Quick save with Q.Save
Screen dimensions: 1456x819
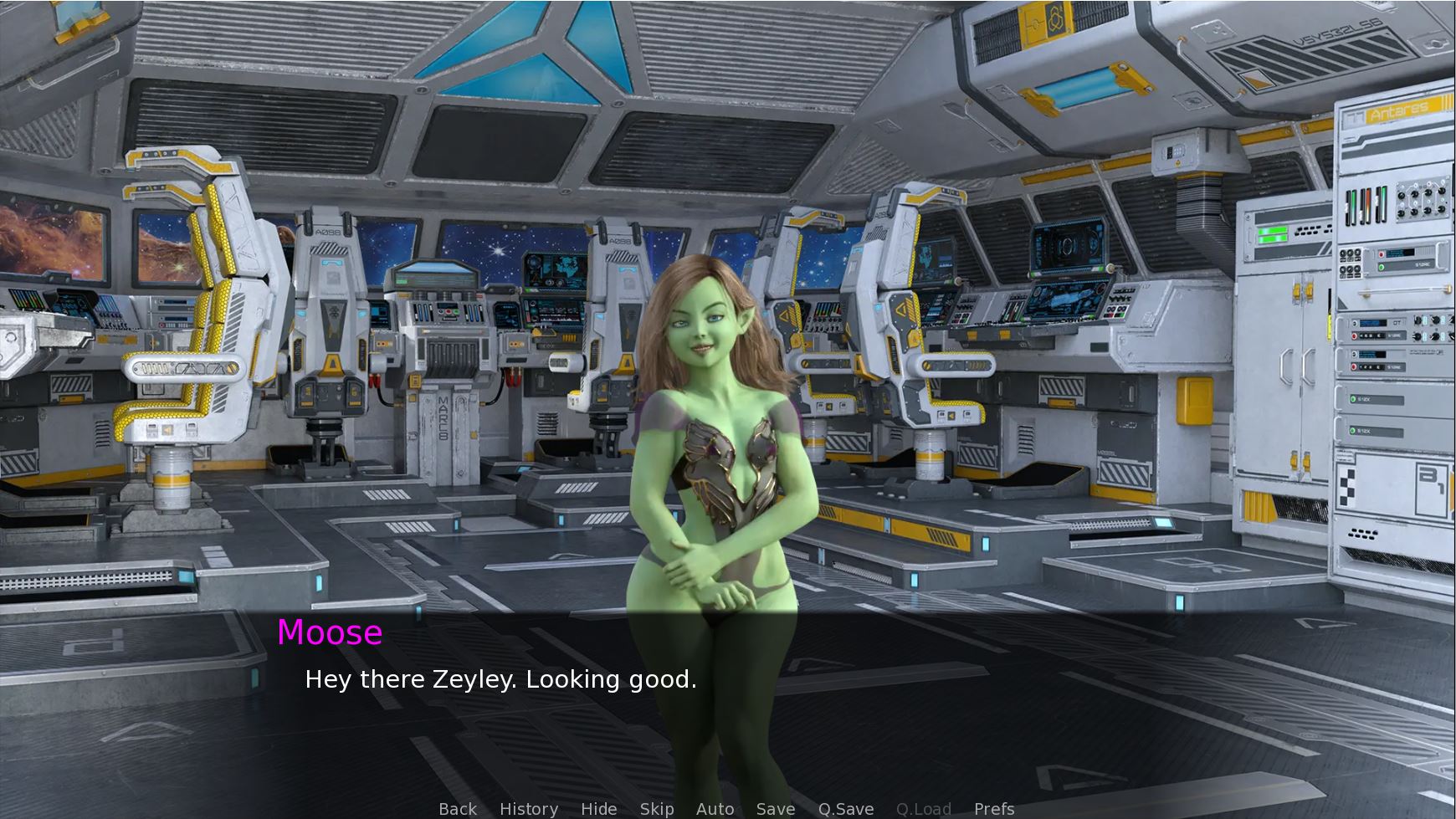(x=846, y=809)
